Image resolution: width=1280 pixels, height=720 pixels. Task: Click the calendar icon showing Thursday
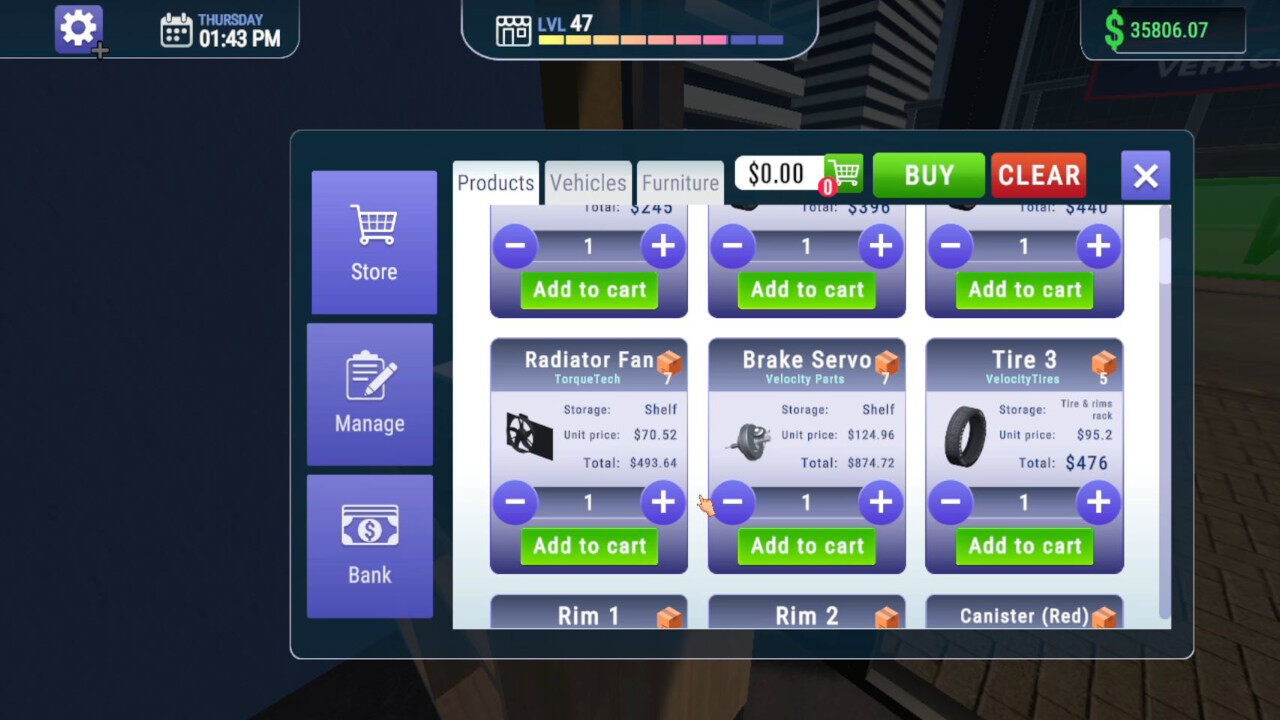tap(177, 29)
